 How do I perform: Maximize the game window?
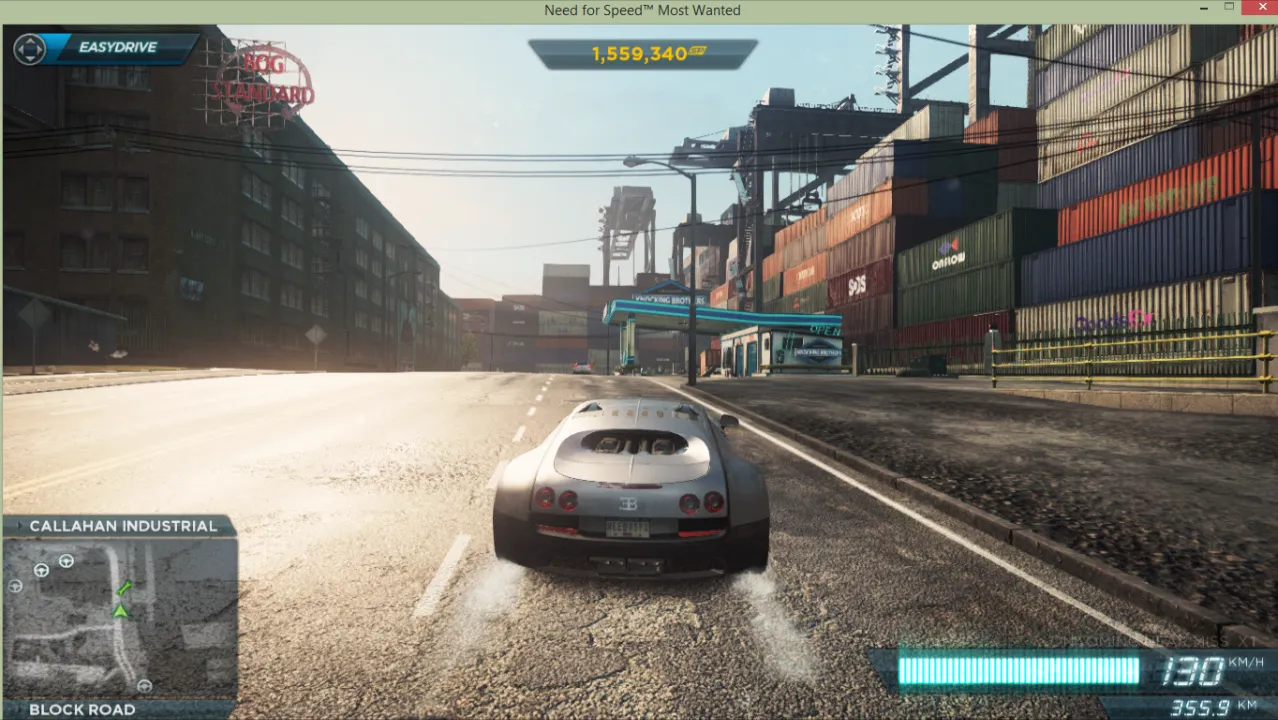[1229, 9]
